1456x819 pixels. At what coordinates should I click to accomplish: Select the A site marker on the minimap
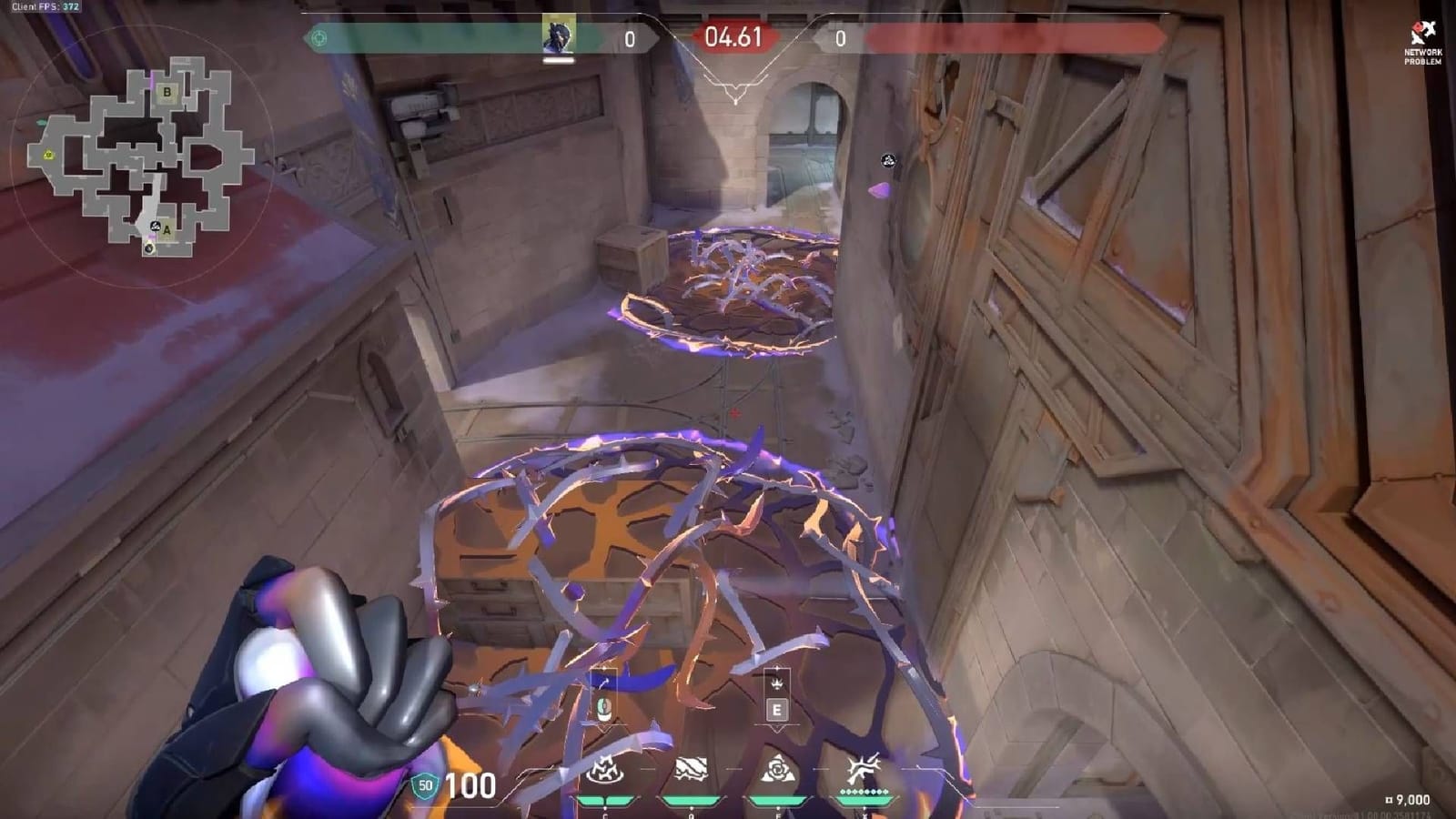click(x=167, y=230)
